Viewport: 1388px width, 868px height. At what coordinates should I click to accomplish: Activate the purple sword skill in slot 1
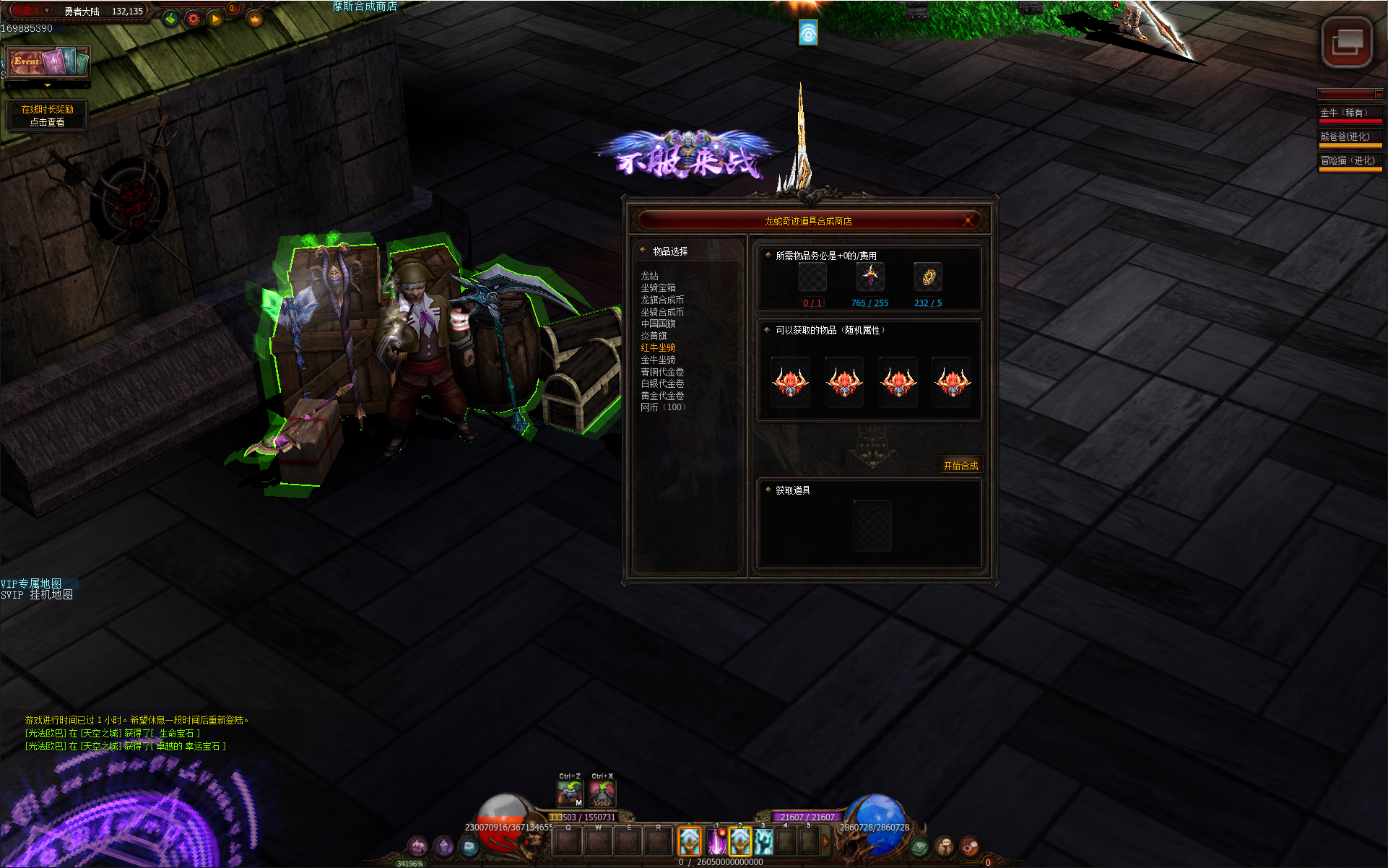point(716,842)
